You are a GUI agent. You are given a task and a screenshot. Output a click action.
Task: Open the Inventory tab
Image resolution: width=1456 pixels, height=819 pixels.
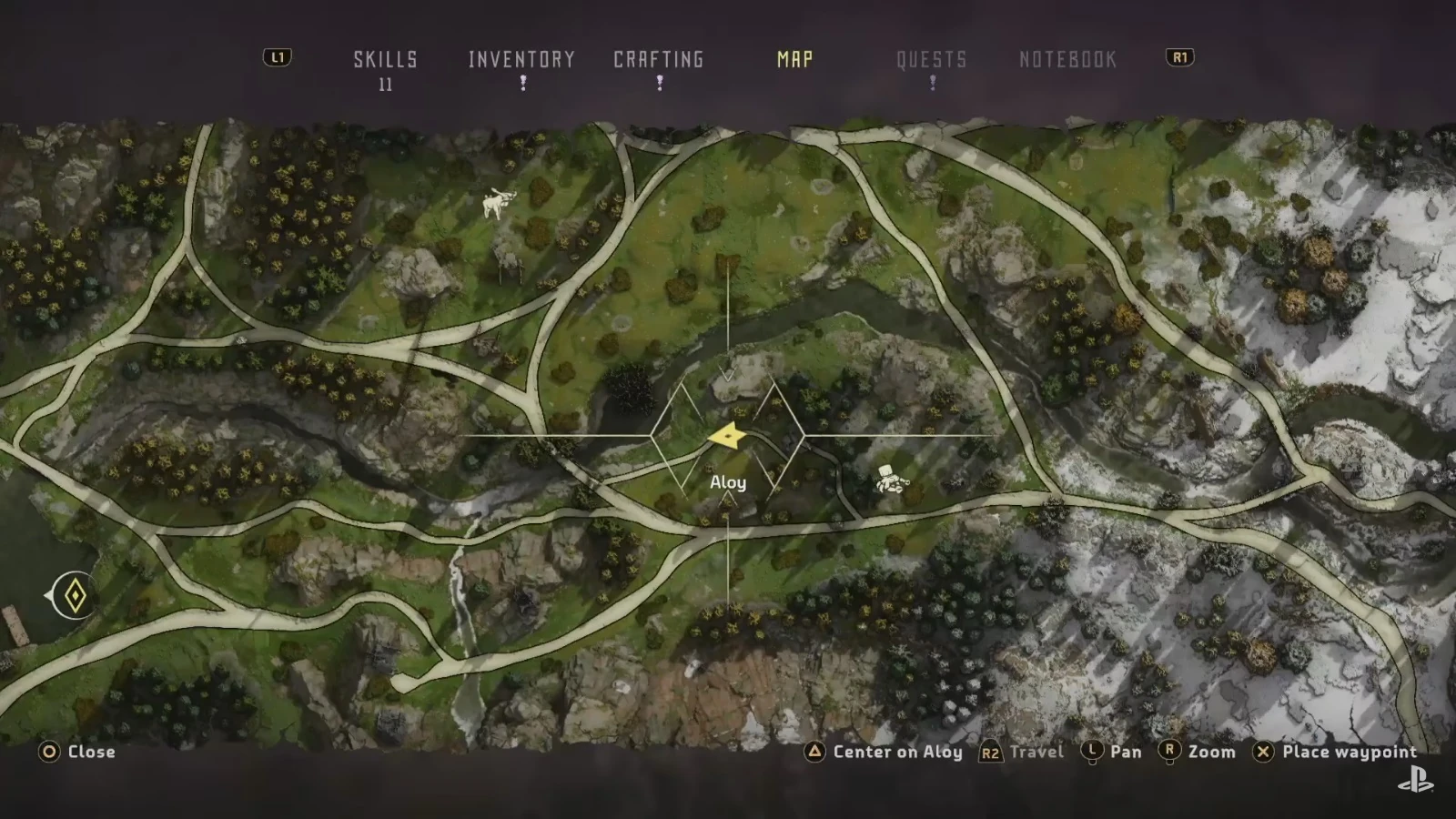pos(521,60)
